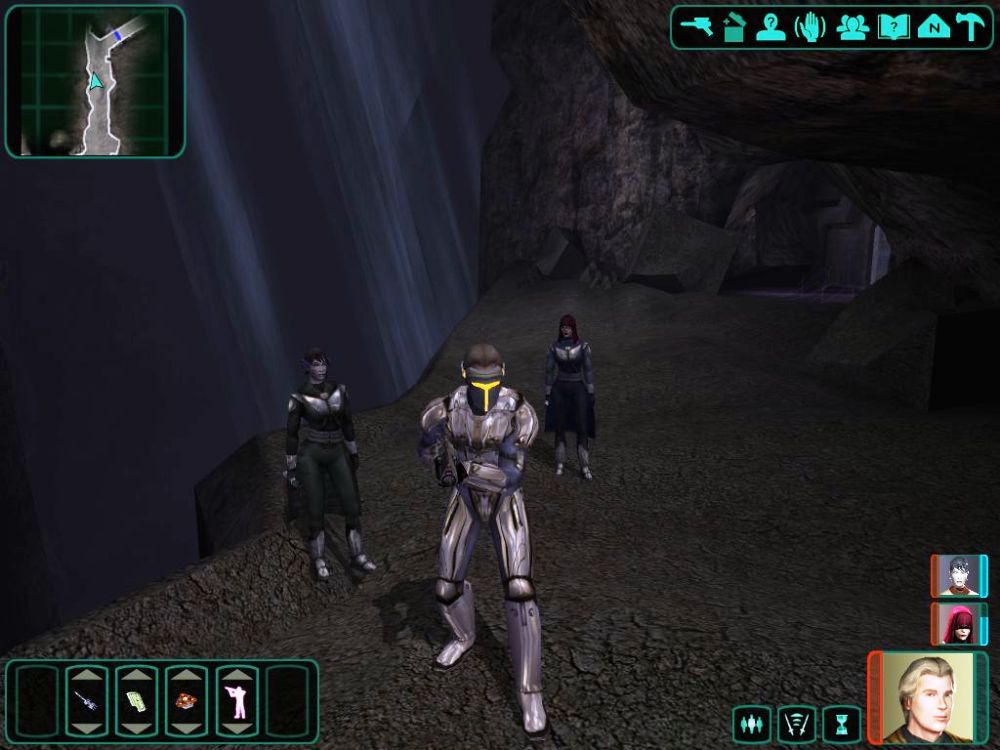
Task: Pause the game with the hourglass button
Action: [841, 723]
